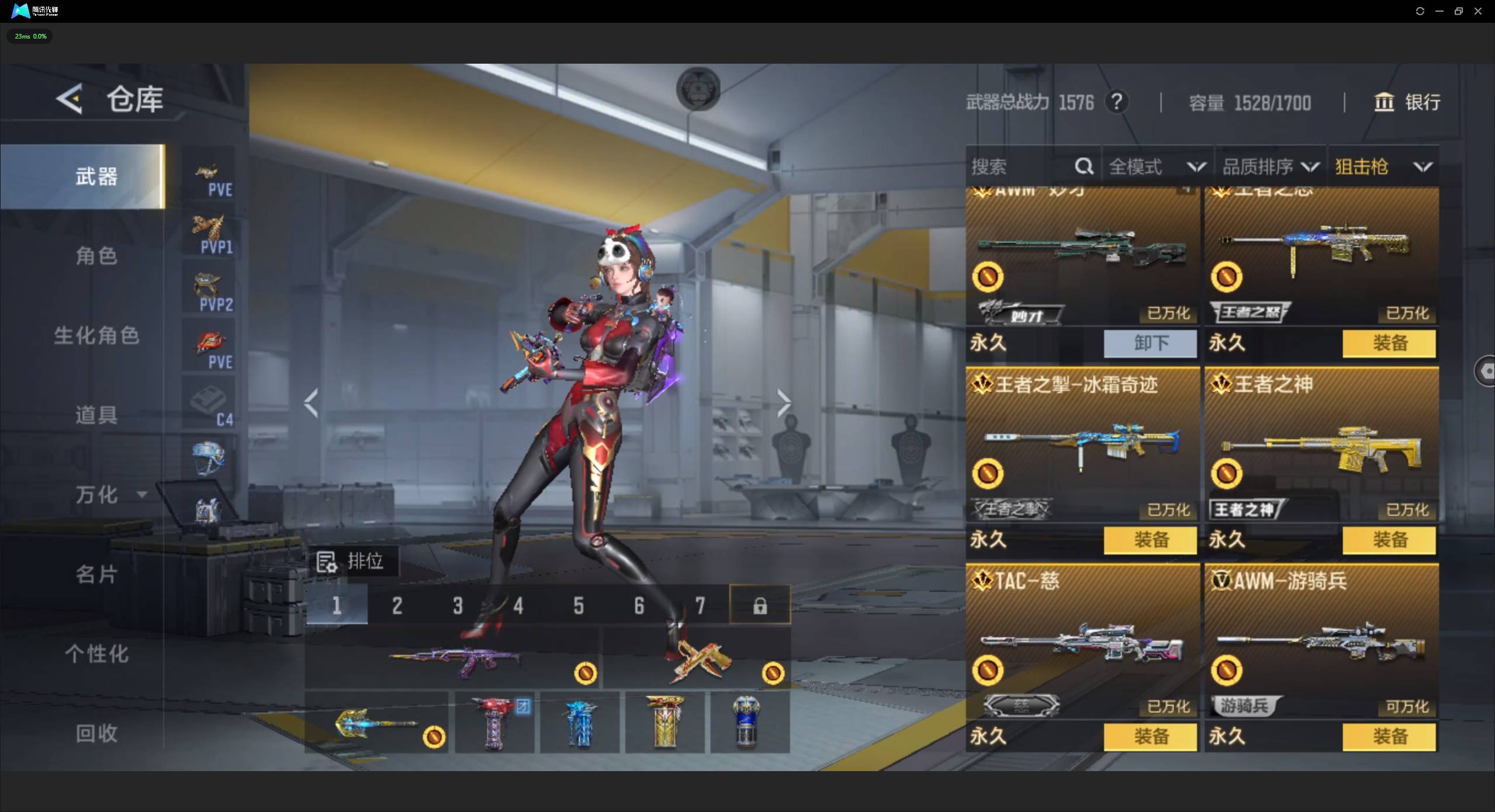
Task: Open the 生化角色 category
Action: pyautogui.click(x=96, y=336)
